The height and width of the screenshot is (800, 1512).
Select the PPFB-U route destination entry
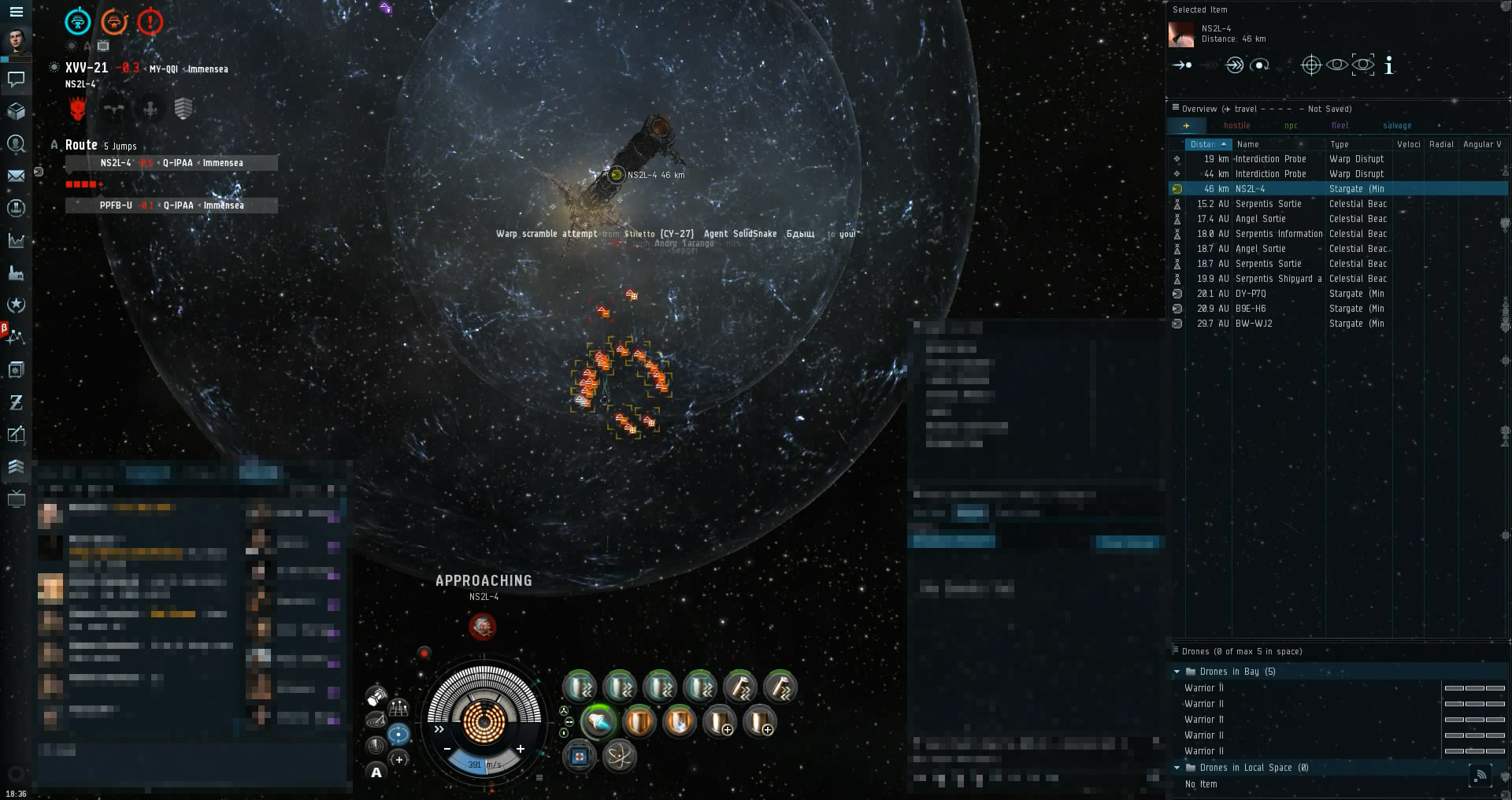(172, 206)
